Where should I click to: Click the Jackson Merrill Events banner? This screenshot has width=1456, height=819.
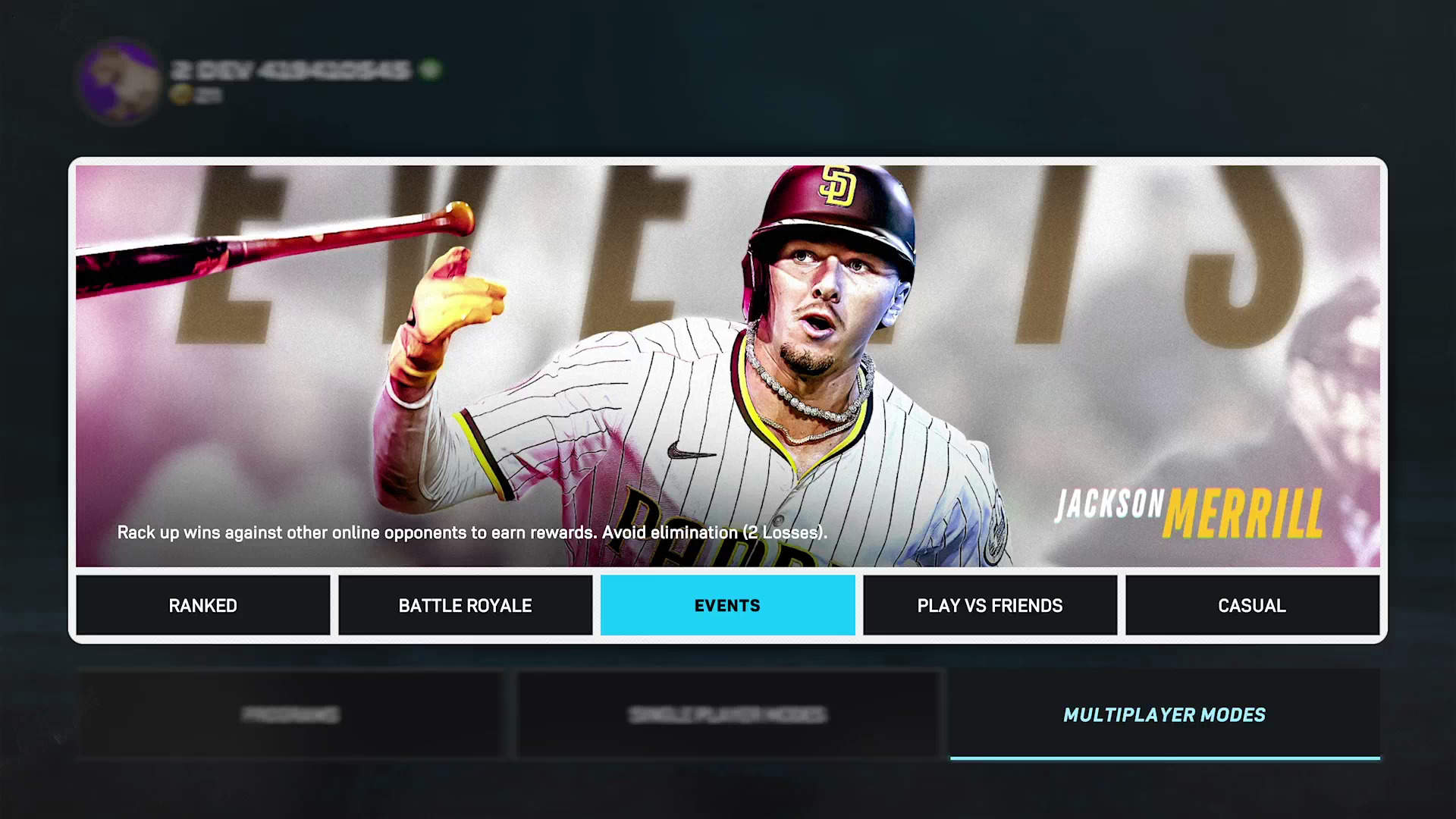(727, 366)
